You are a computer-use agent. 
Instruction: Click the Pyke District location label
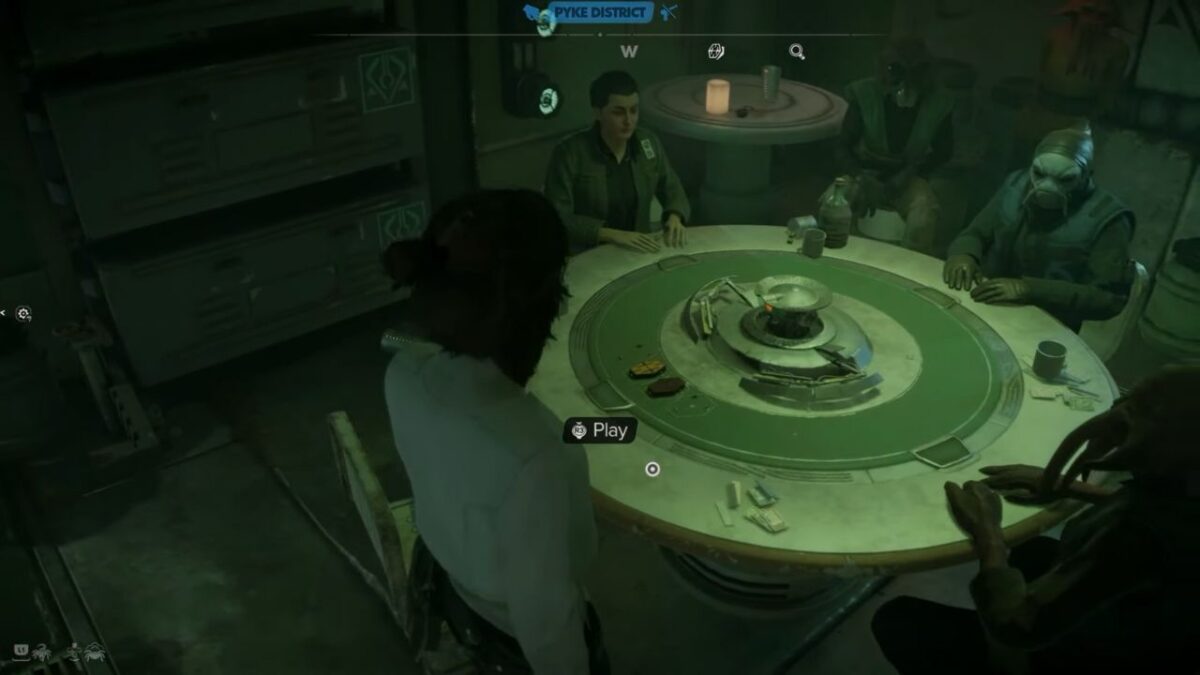[601, 12]
